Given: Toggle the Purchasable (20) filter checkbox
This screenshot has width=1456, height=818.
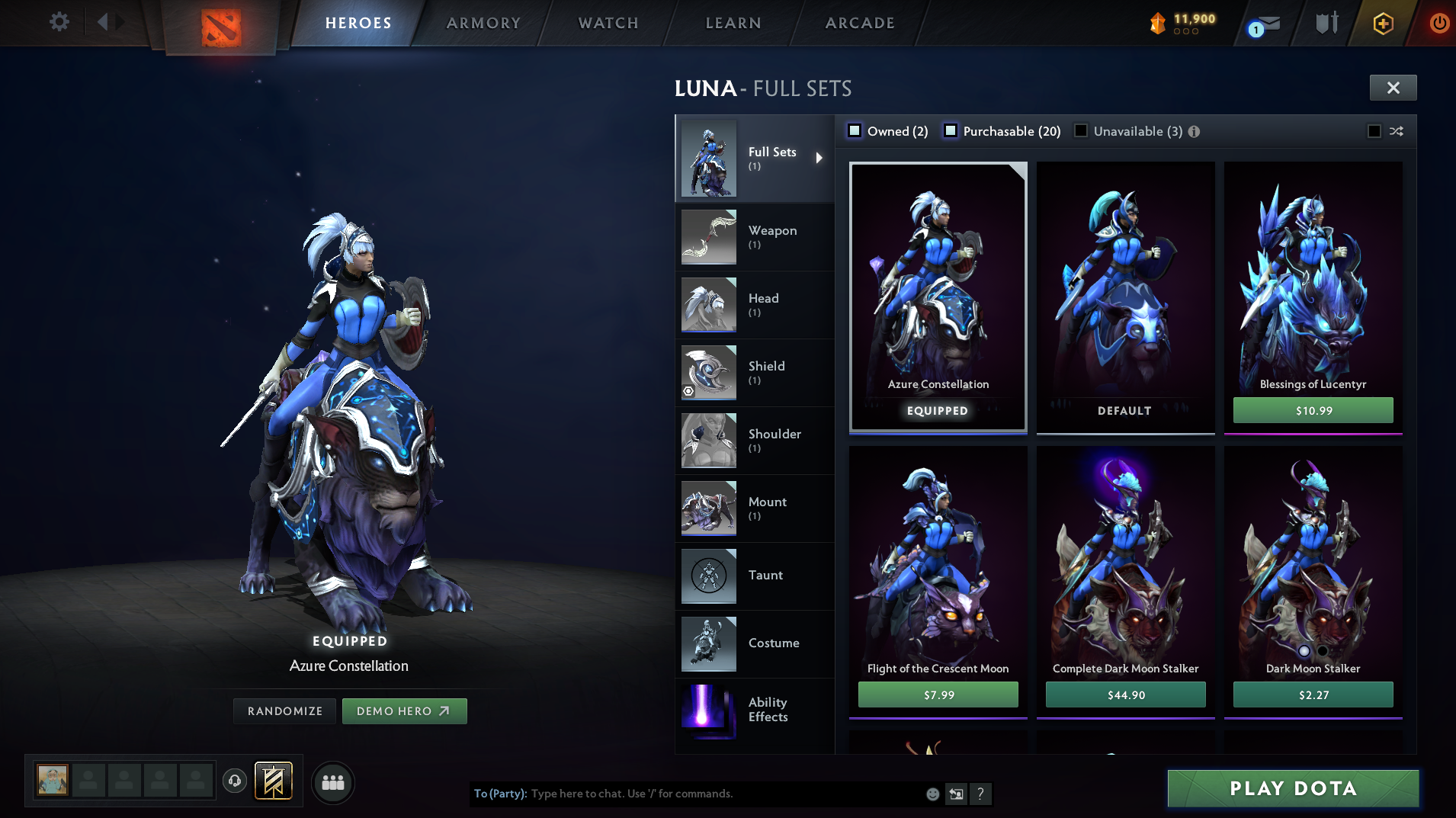Looking at the screenshot, I should 951,130.
